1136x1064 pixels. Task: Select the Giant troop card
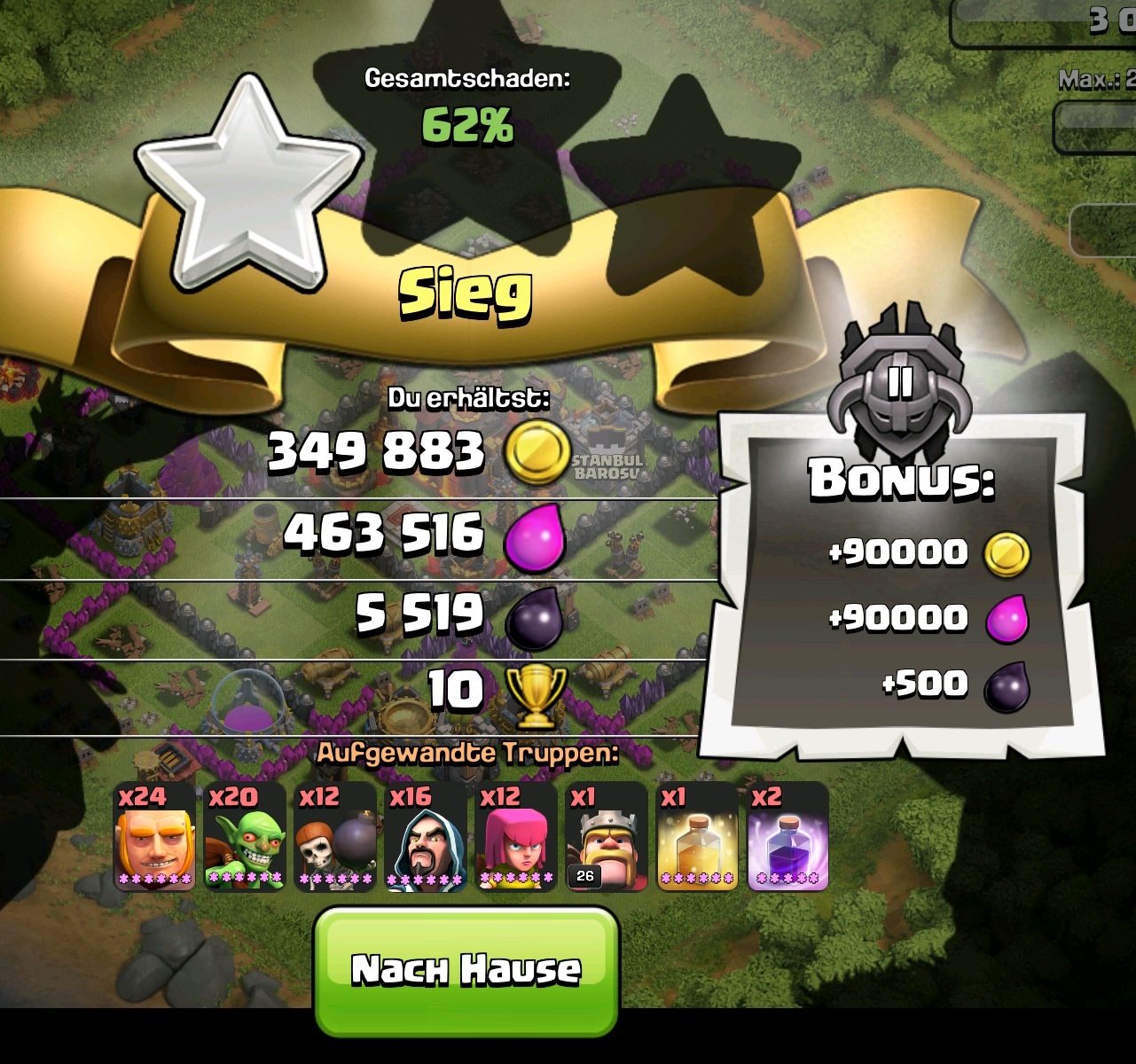point(154,838)
